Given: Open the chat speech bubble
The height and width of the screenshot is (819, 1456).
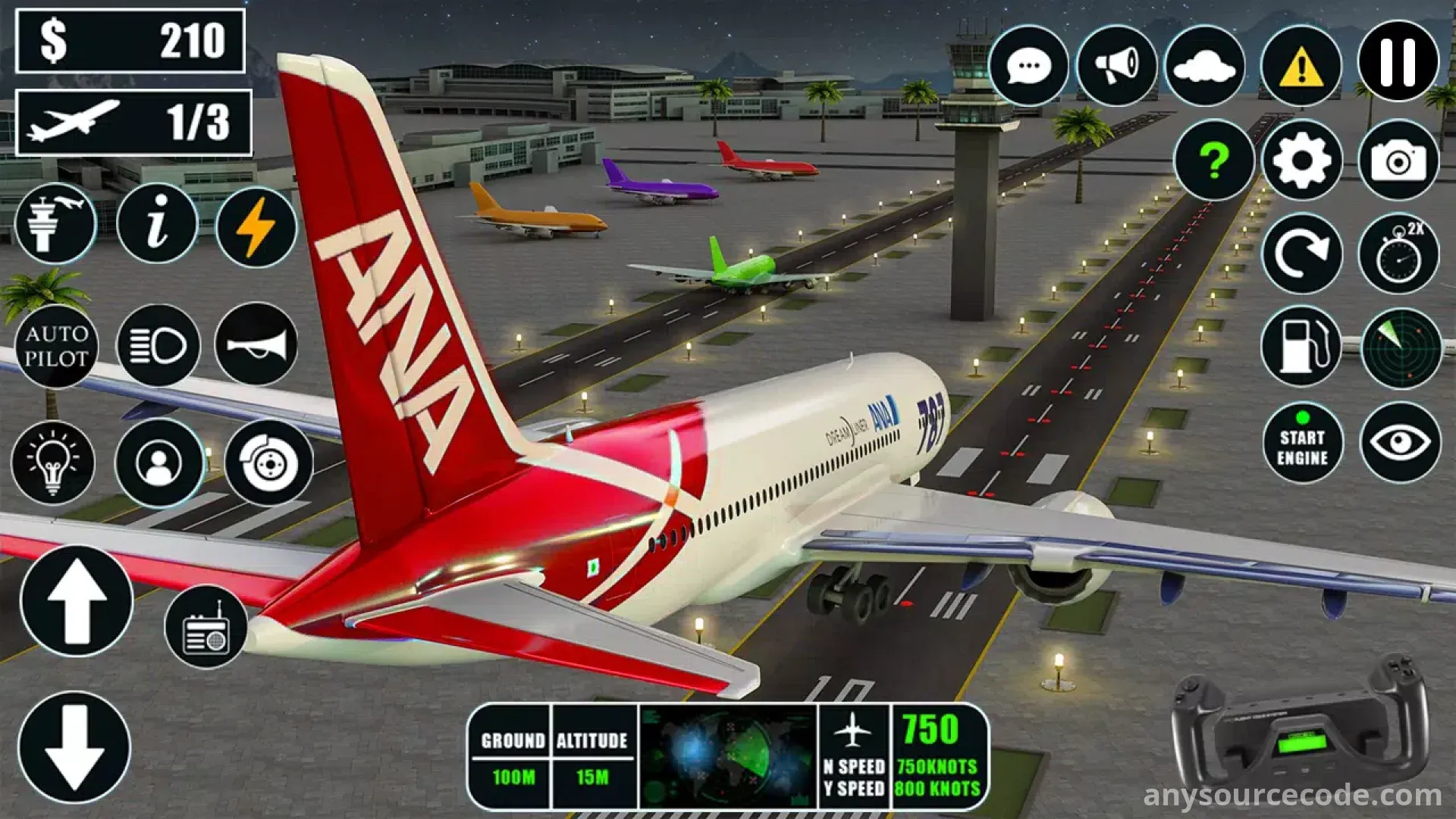Looking at the screenshot, I should [x=1028, y=66].
